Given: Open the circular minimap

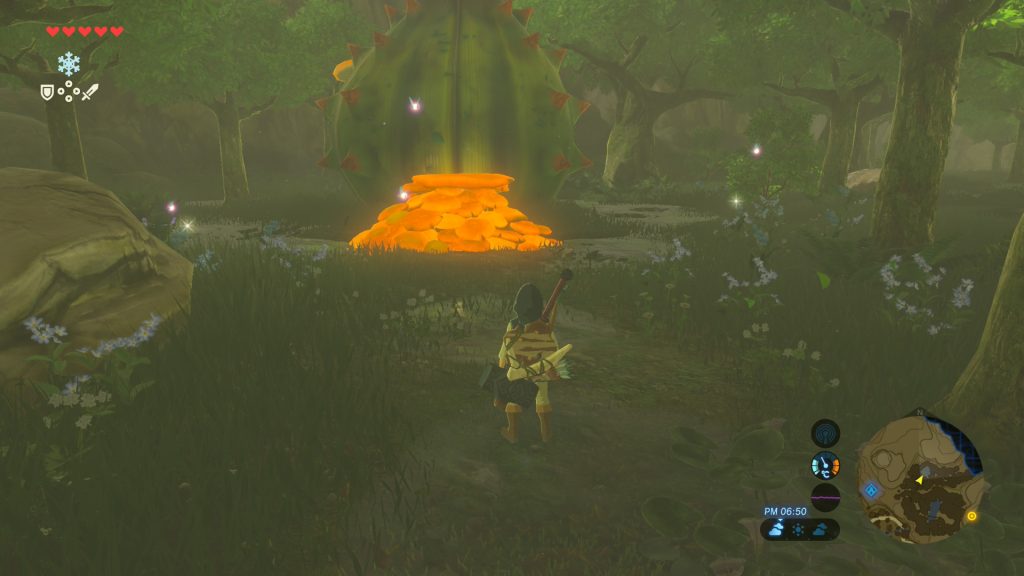Looking at the screenshot, I should (920, 477).
